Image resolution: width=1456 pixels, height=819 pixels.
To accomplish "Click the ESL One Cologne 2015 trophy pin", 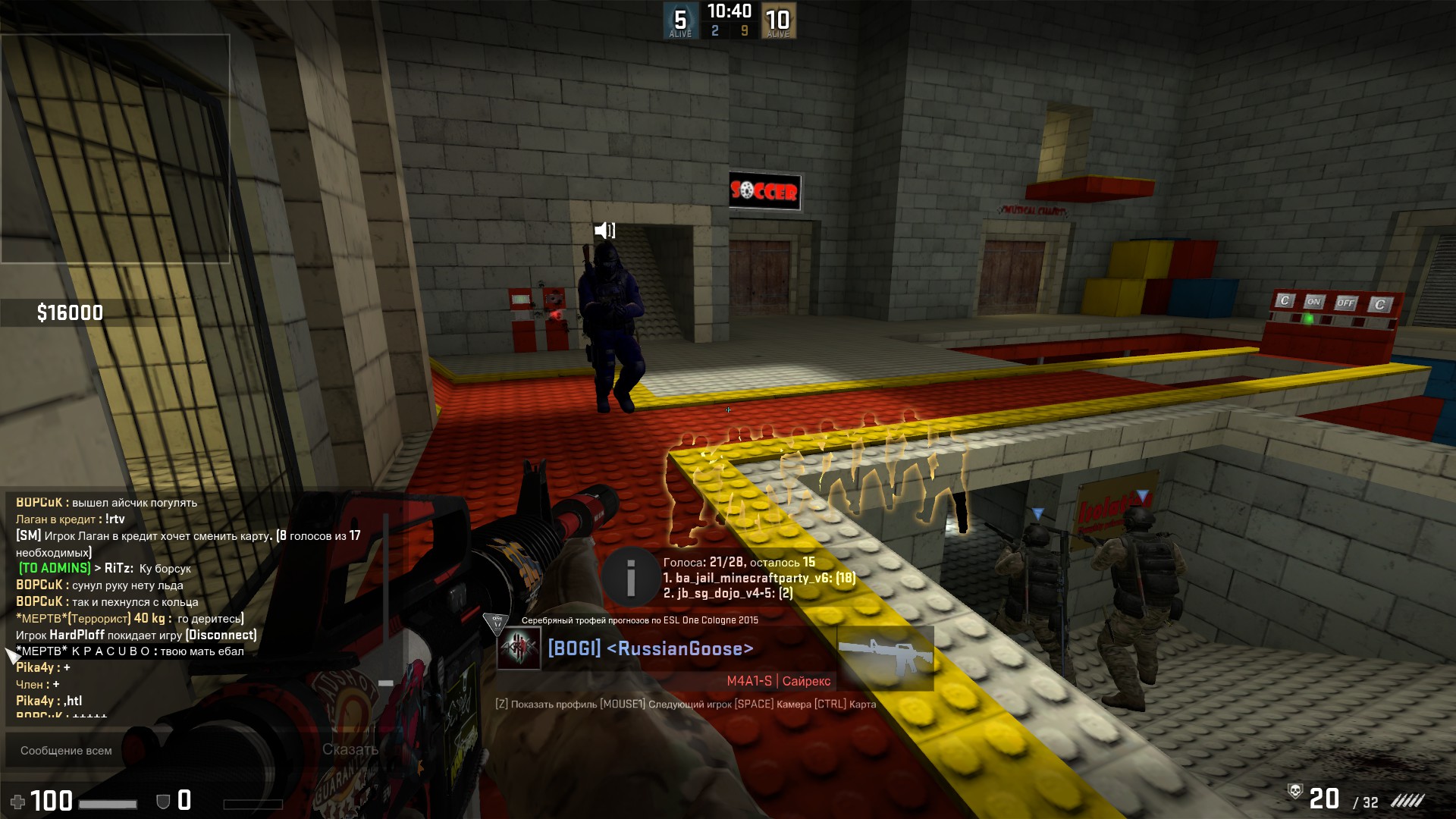I will tap(497, 623).
